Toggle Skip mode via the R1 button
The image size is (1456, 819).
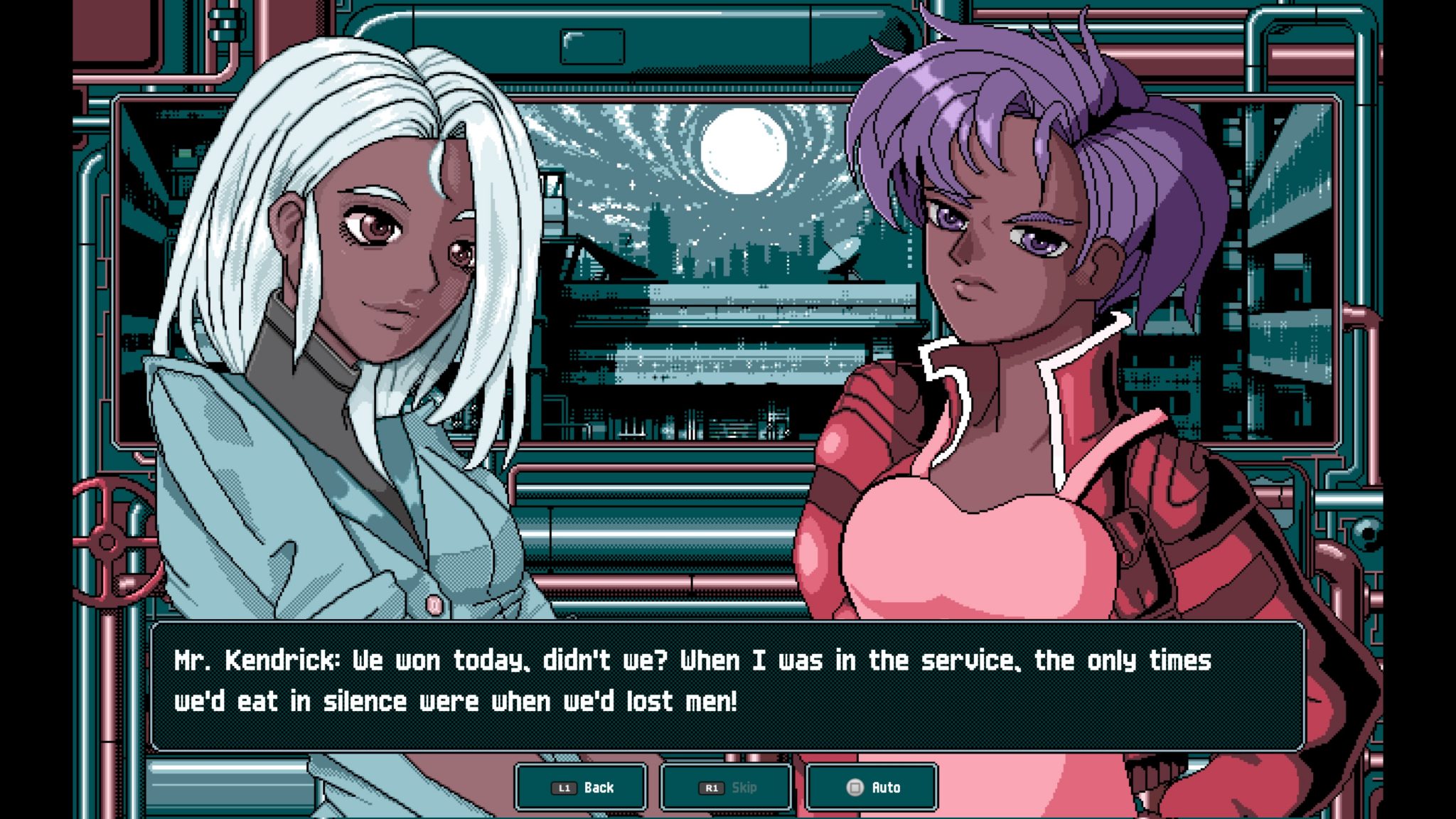[x=725, y=787]
